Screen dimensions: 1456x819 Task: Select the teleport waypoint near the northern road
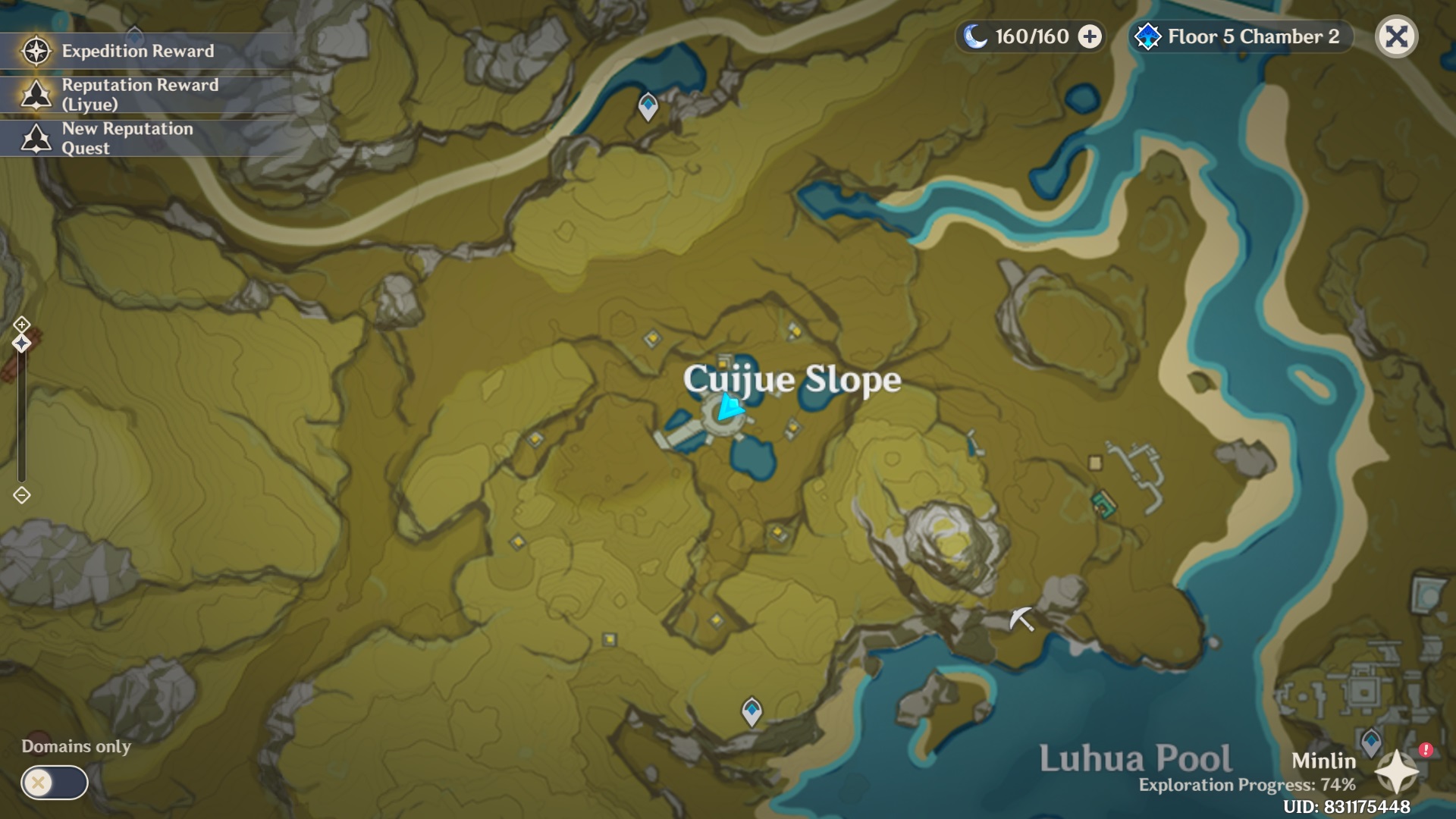(x=648, y=105)
